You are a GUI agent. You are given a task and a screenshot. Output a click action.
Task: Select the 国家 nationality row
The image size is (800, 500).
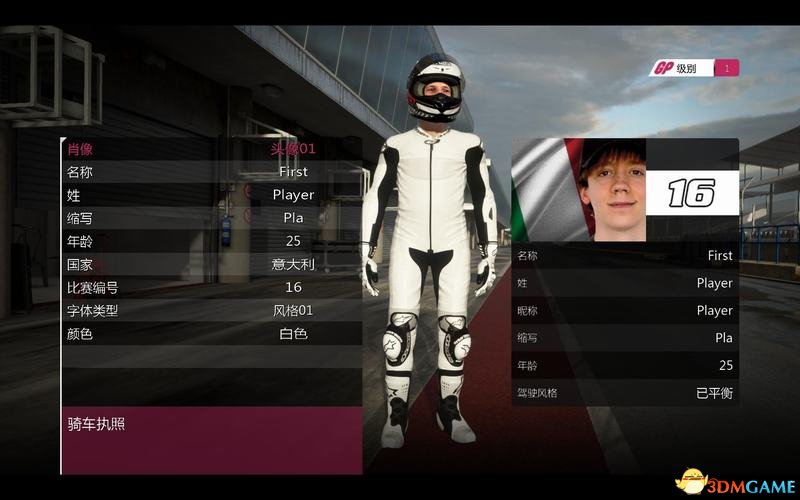click(211, 264)
